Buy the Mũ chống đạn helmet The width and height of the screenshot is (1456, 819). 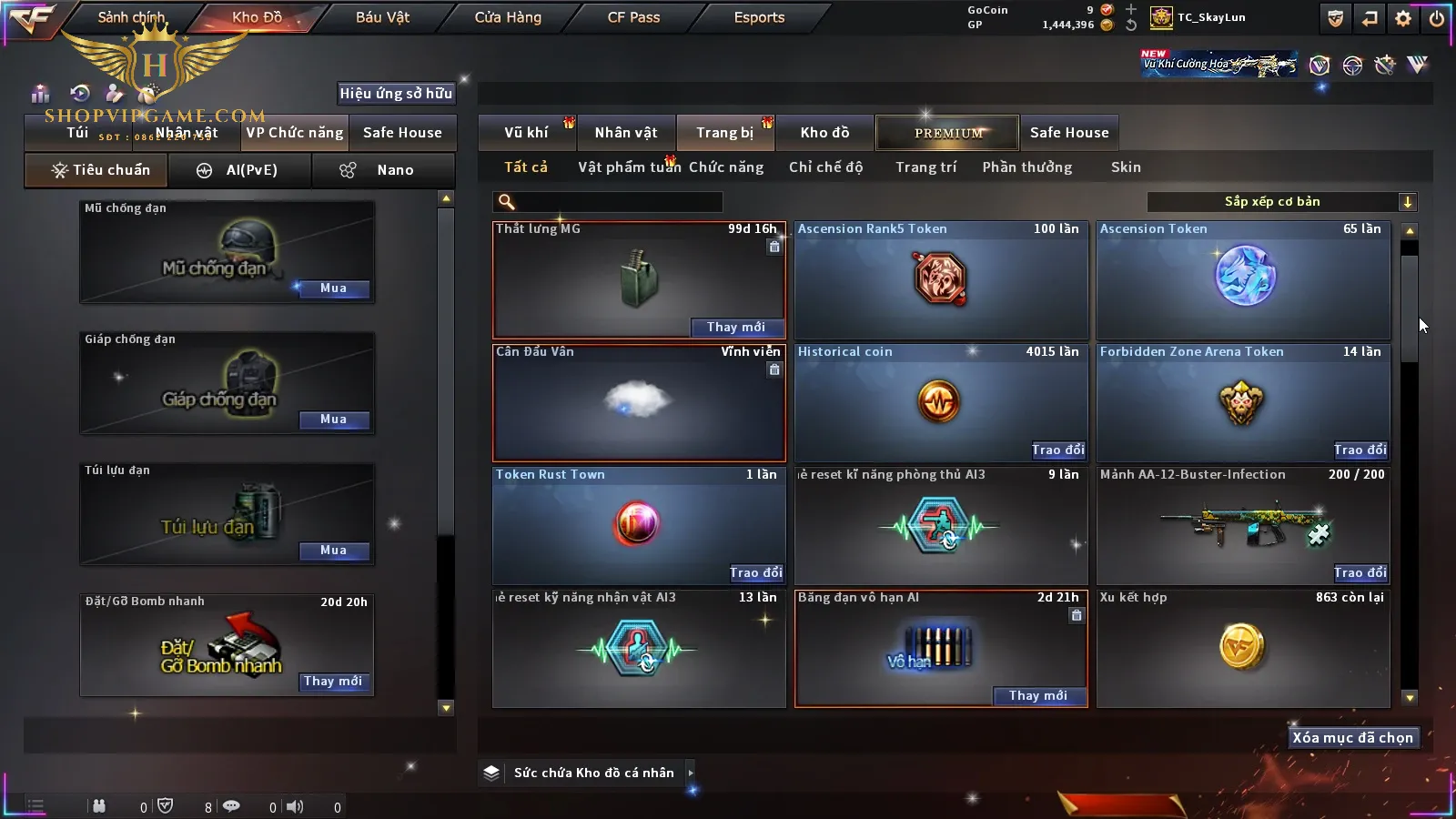pos(333,288)
